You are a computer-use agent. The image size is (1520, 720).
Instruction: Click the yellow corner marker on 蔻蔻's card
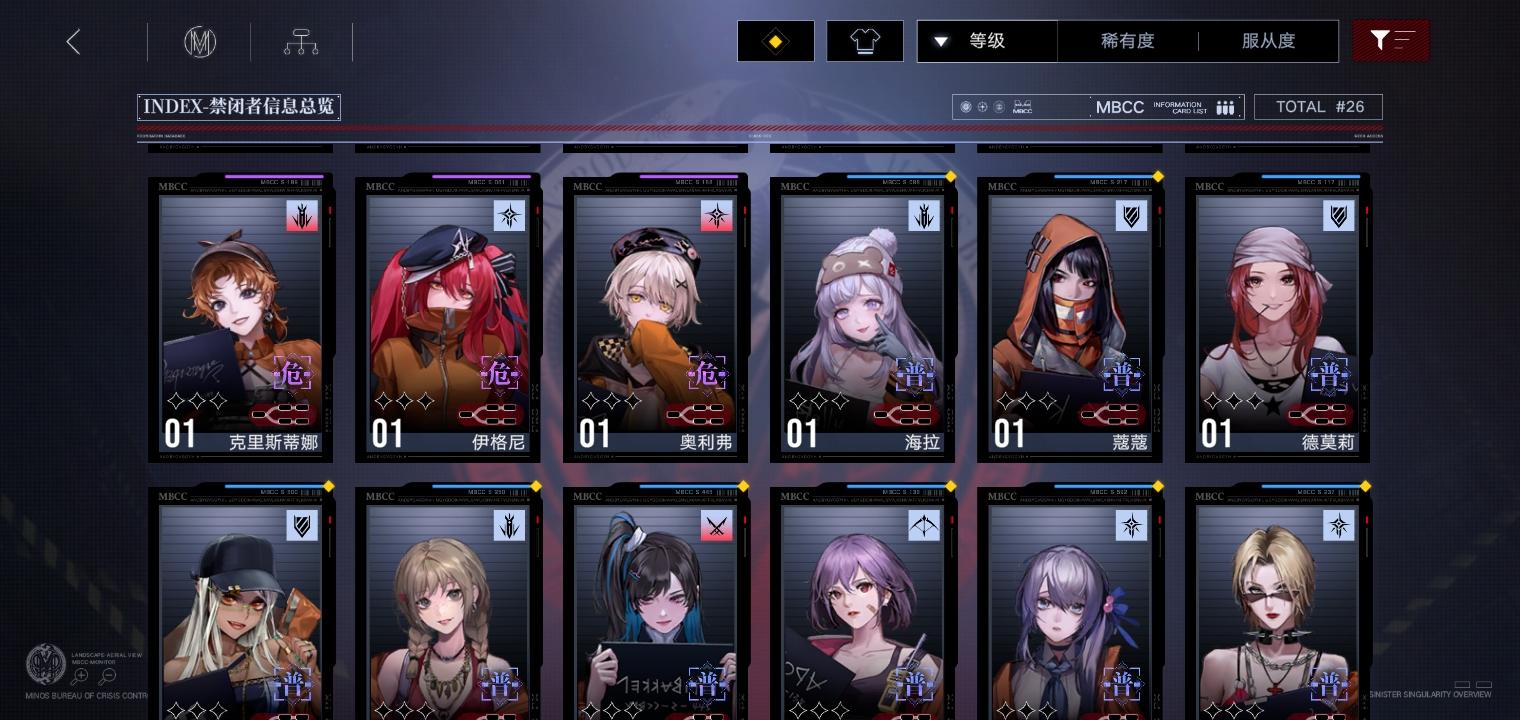click(x=1158, y=176)
